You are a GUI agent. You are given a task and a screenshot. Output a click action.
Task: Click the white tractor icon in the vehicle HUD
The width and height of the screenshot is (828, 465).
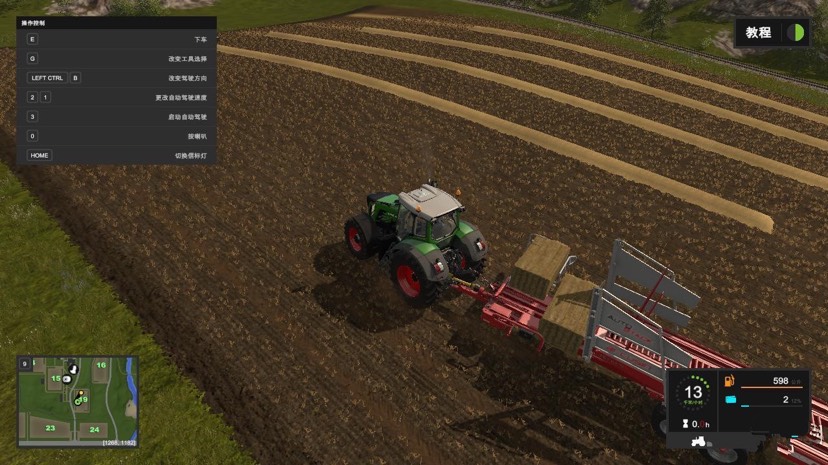pyautogui.click(x=699, y=441)
